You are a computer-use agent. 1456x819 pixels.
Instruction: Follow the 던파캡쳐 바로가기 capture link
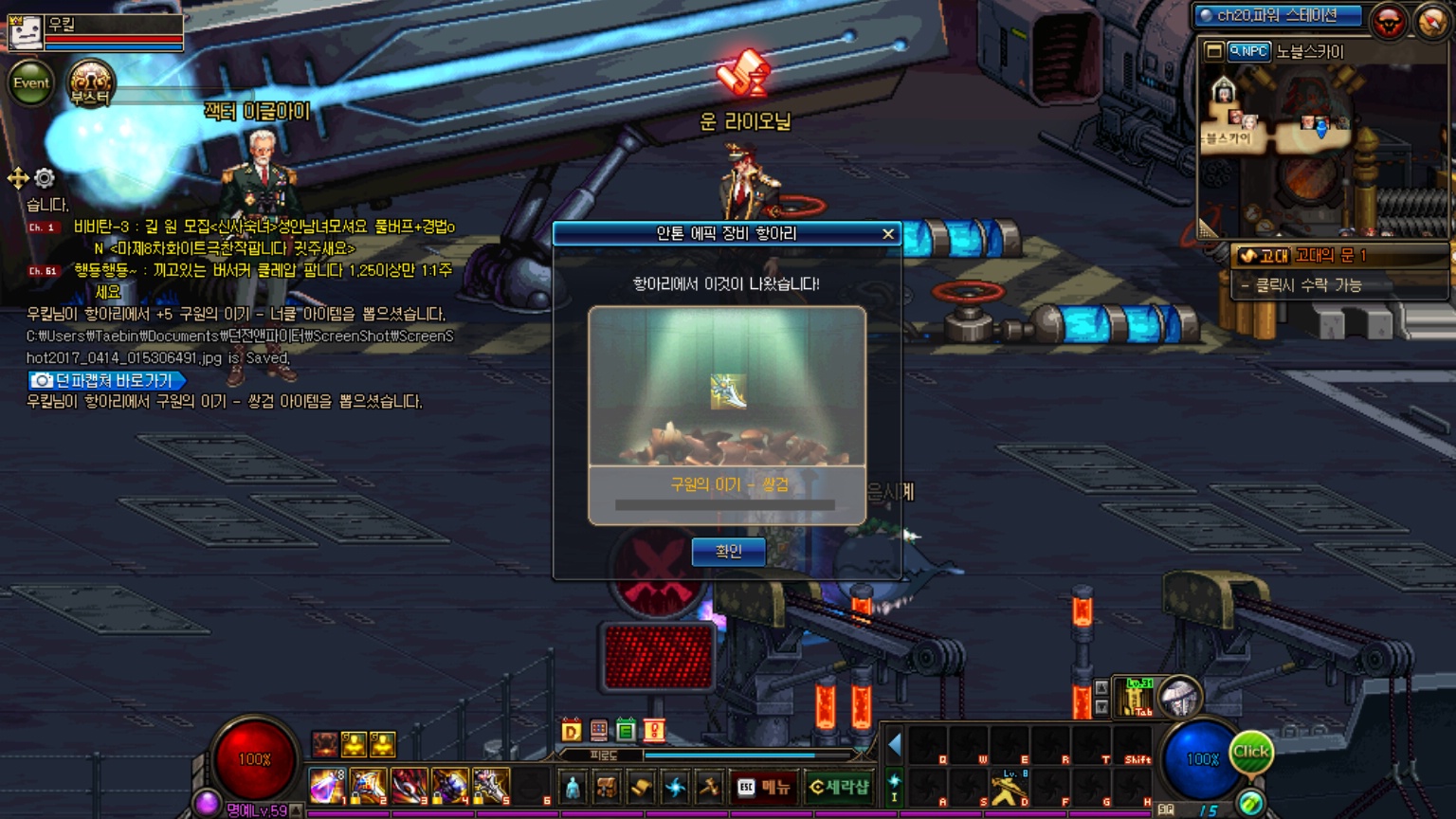(x=106, y=380)
